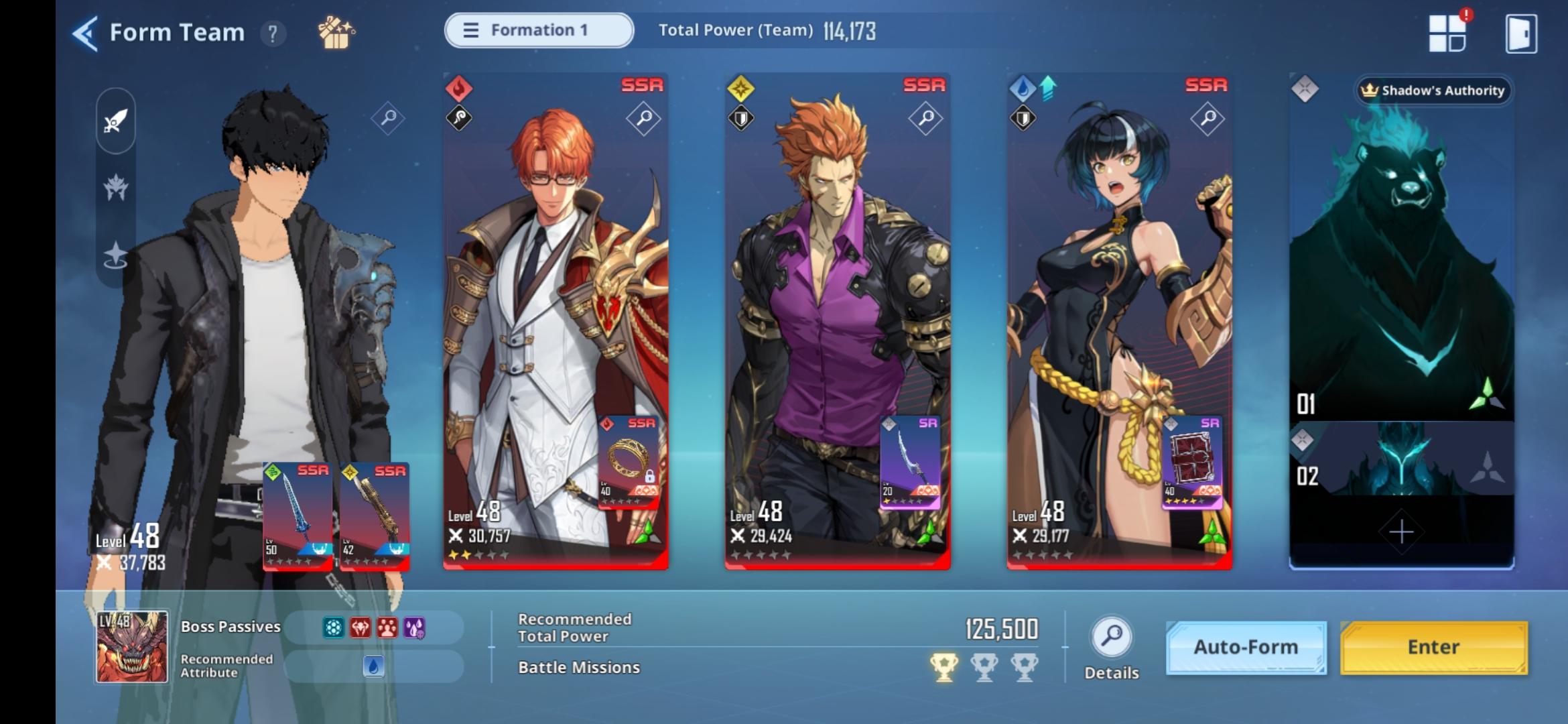Open the gift box icon near Form Team
1568x724 pixels.
(x=336, y=32)
